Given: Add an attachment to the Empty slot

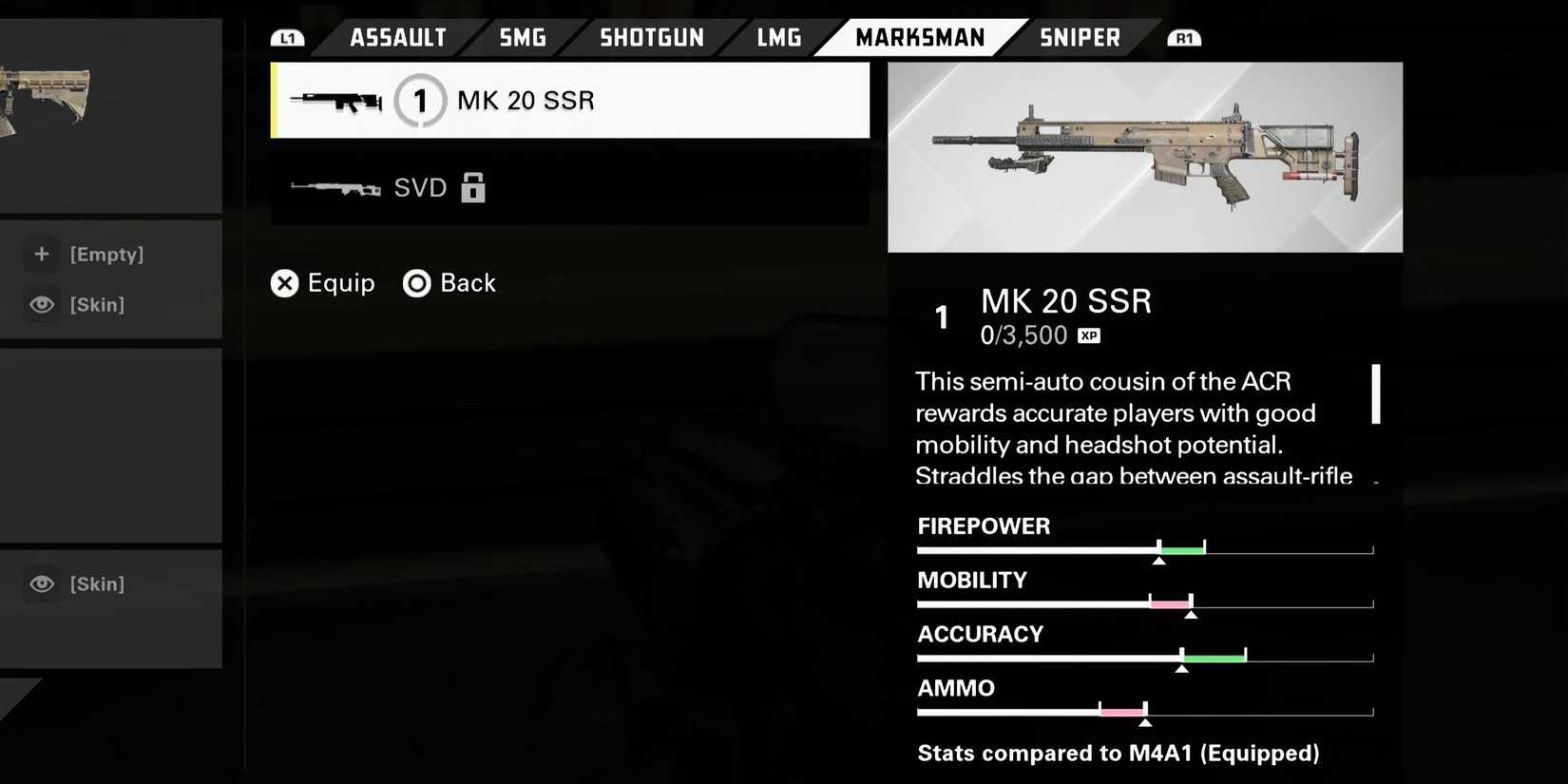Looking at the screenshot, I should pyautogui.click(x=105, y=255).
